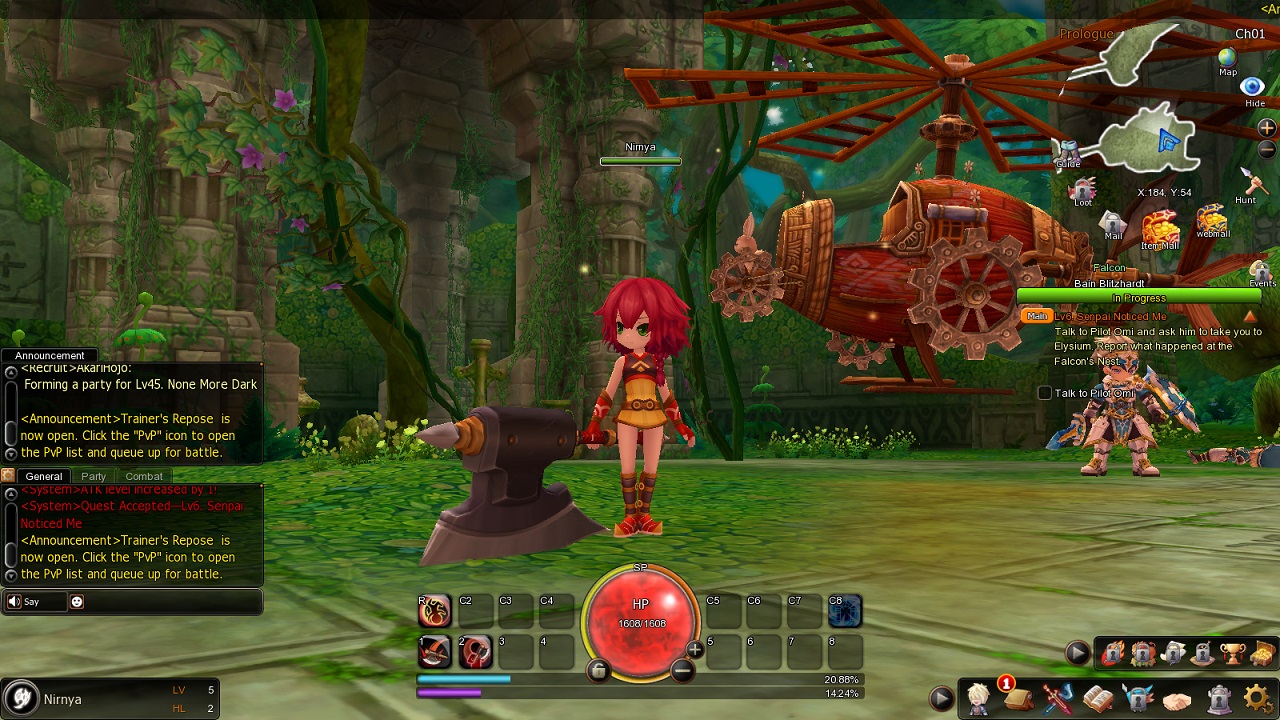The width and height of the screenshot is (1280, 720).
Task: Switch to the Combat chat tab
Action: click(x=144, y=476)
